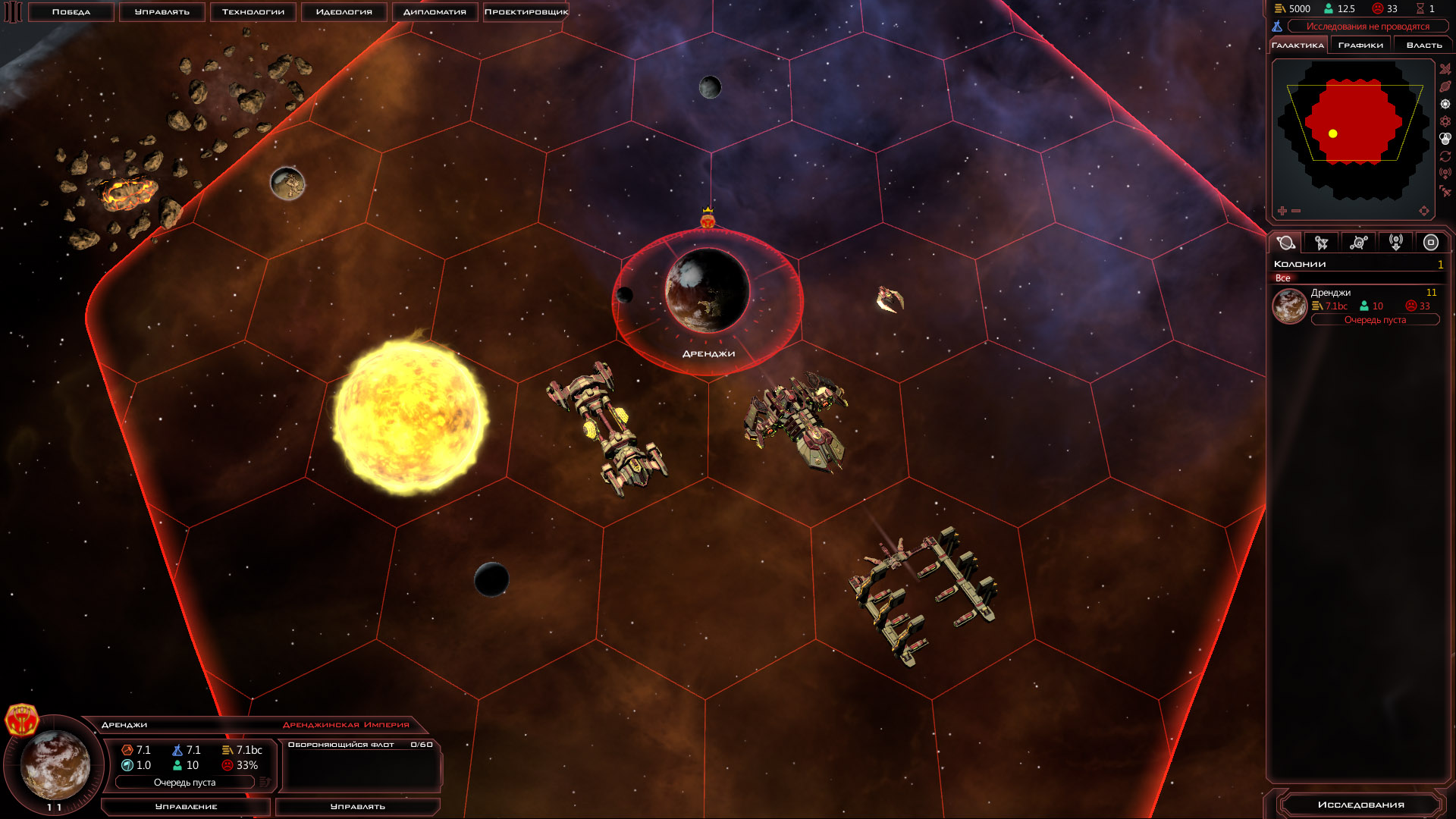Image resolution: width=1456 pixels, height=819 pixels.
Task: Click the research status bar Исследования не проводятся
Action: tap(1367, 27)
